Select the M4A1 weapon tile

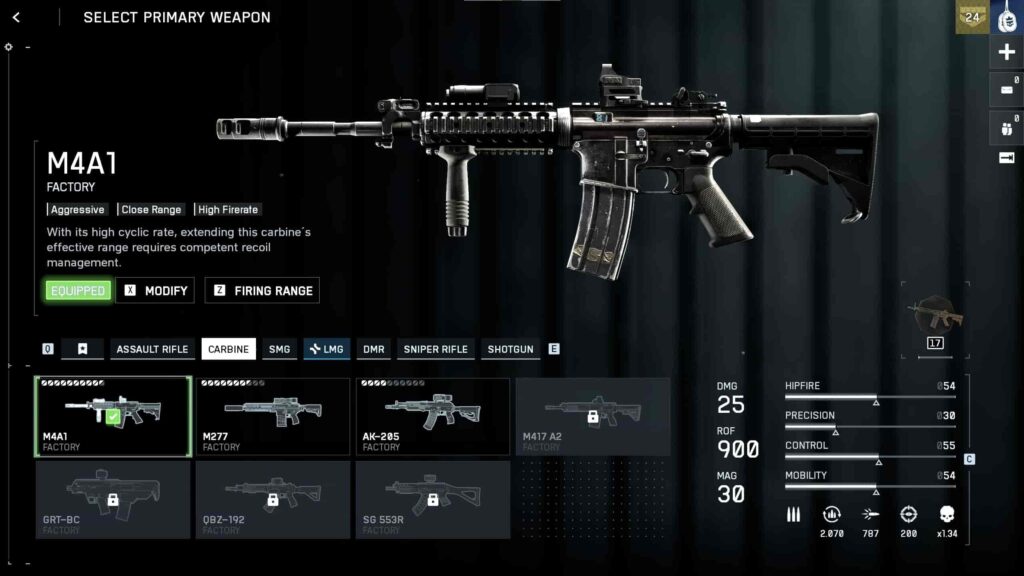(113, 416)
